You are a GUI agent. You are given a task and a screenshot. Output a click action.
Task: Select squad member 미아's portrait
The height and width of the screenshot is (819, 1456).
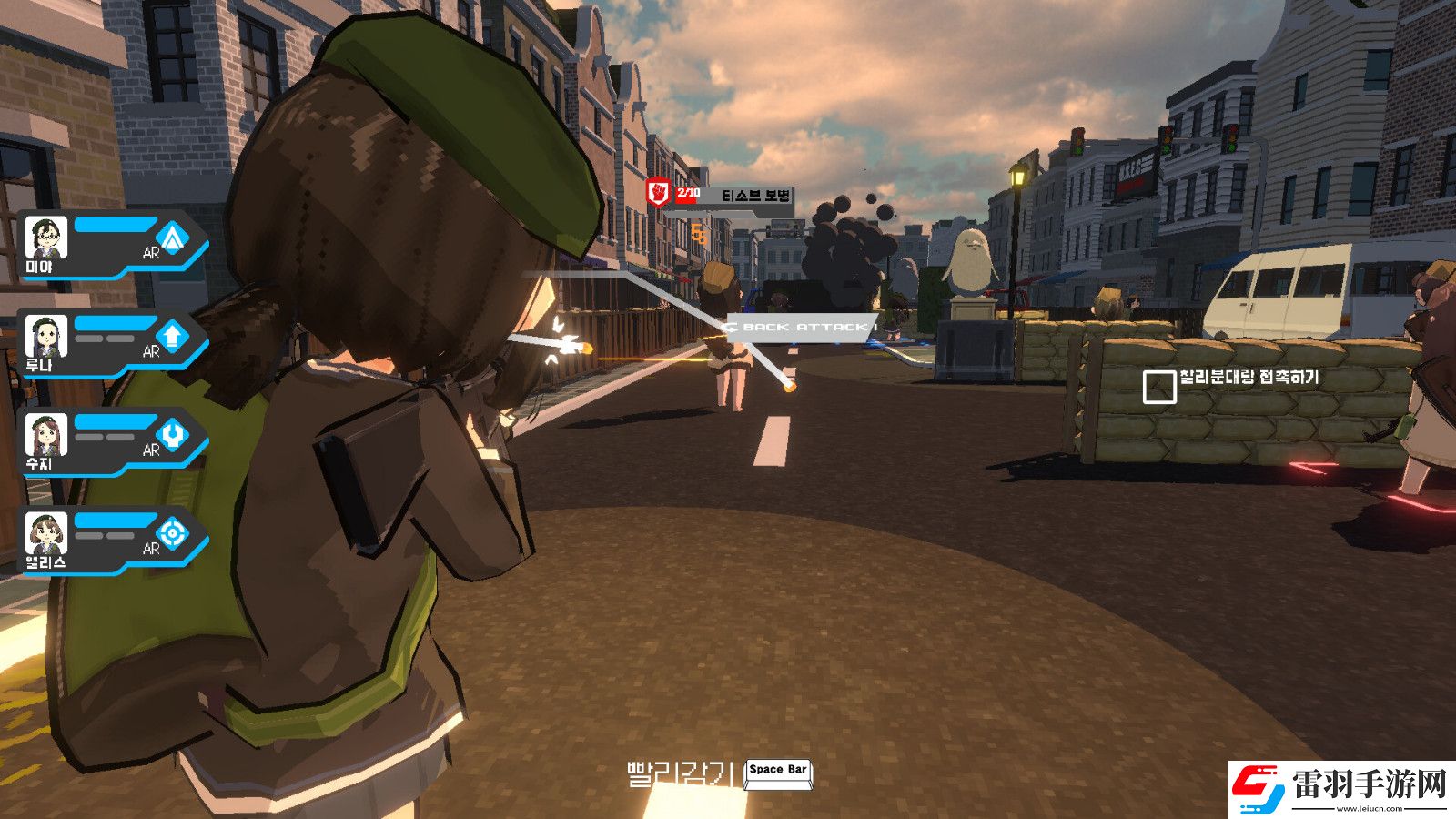point(45,239)
